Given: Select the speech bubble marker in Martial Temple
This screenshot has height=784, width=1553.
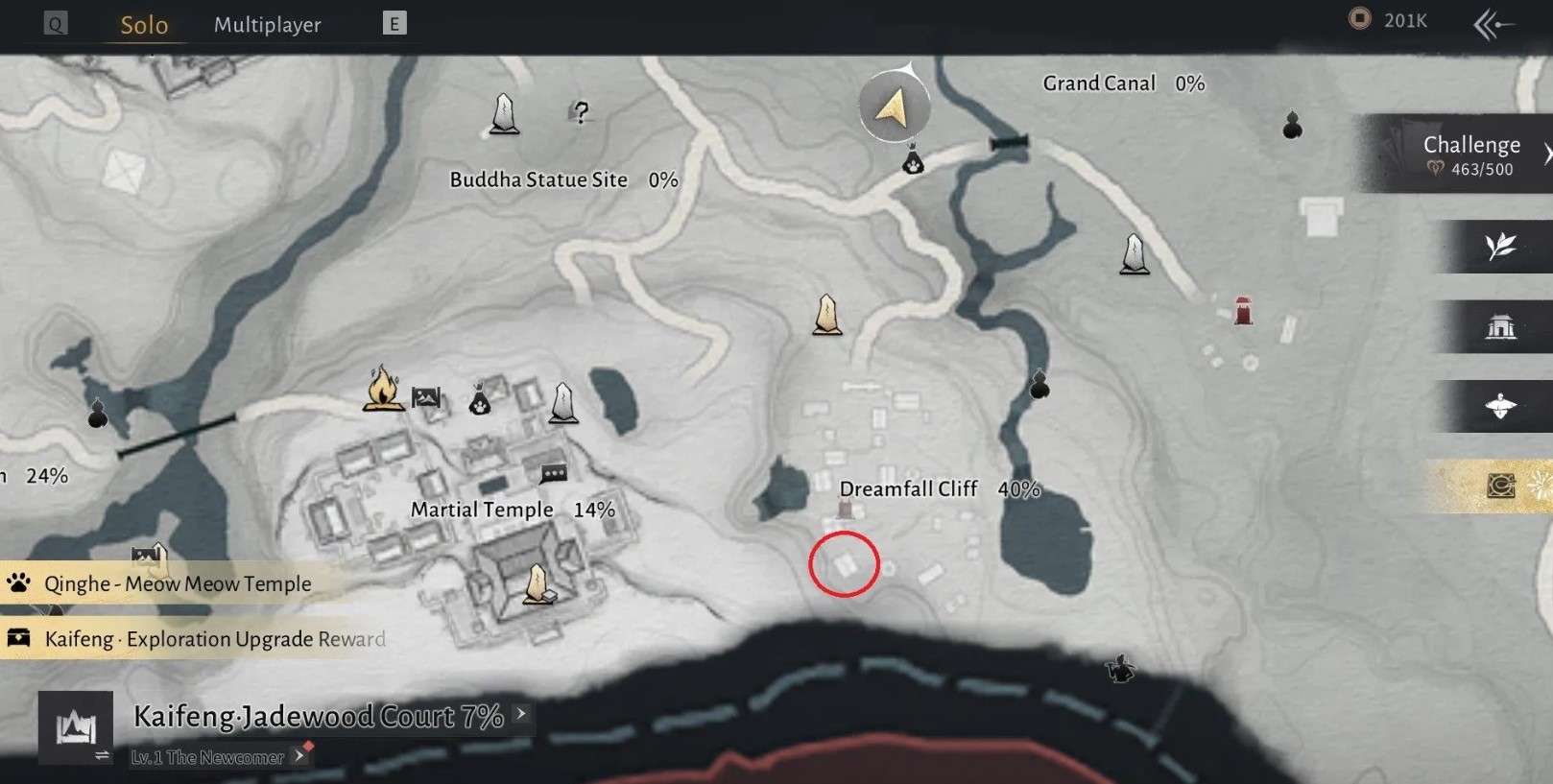Looking at the screenshot, I should [554, 473].
